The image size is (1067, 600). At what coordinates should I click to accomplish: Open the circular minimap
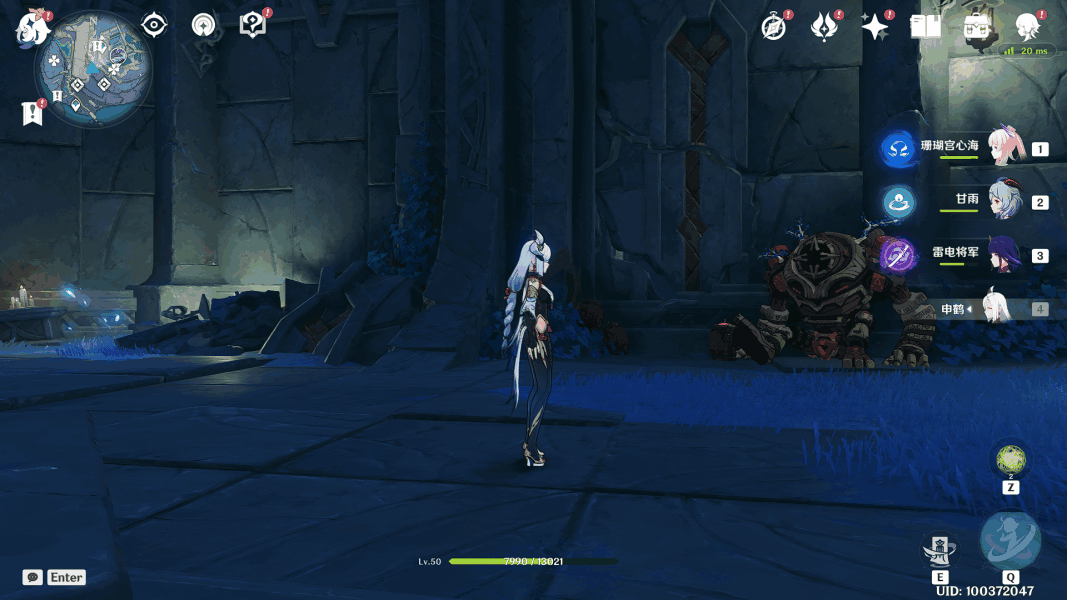click(x=93, y=70)
